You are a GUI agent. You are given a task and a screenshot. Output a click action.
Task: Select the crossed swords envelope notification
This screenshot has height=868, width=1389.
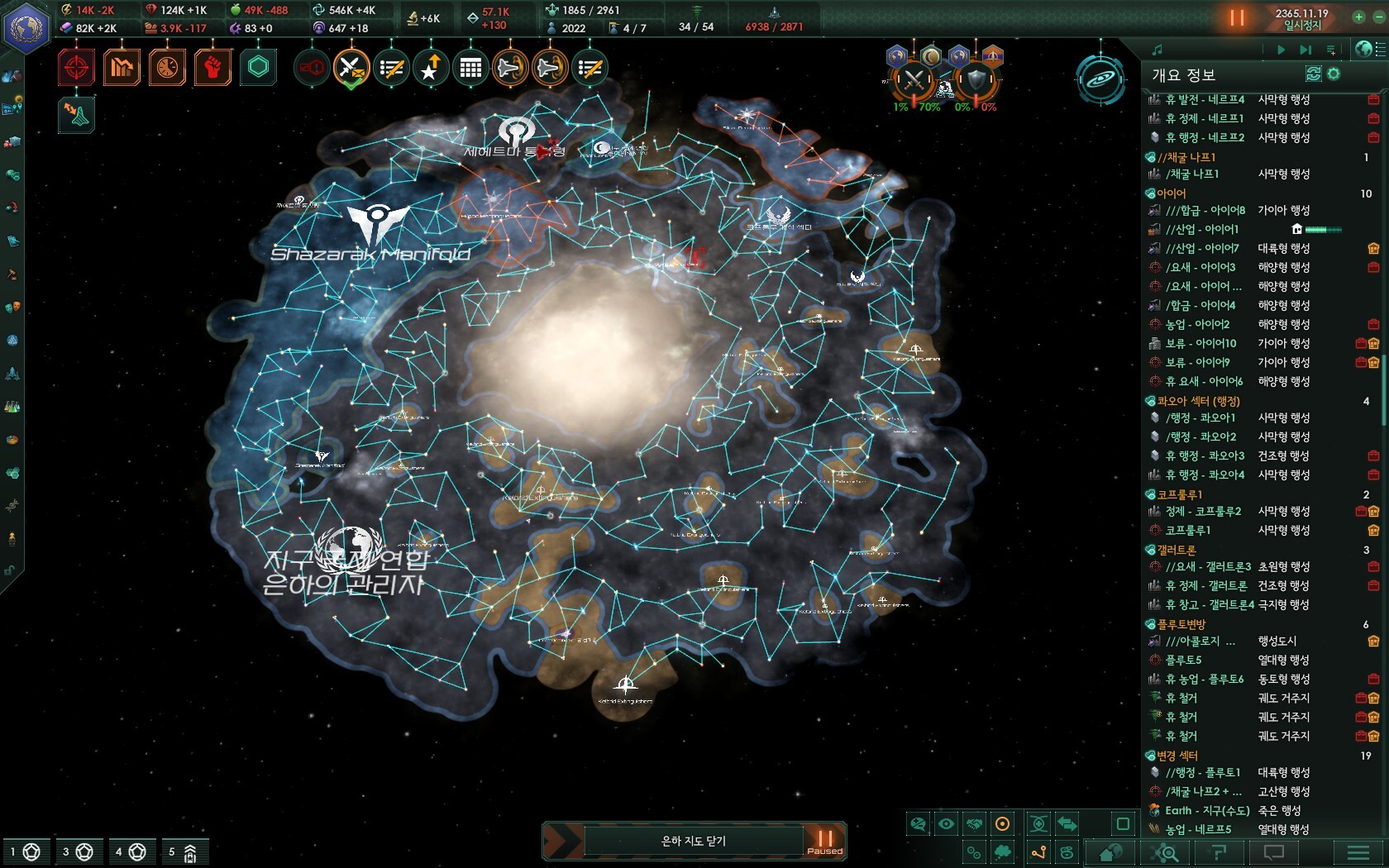coord(351,68)
